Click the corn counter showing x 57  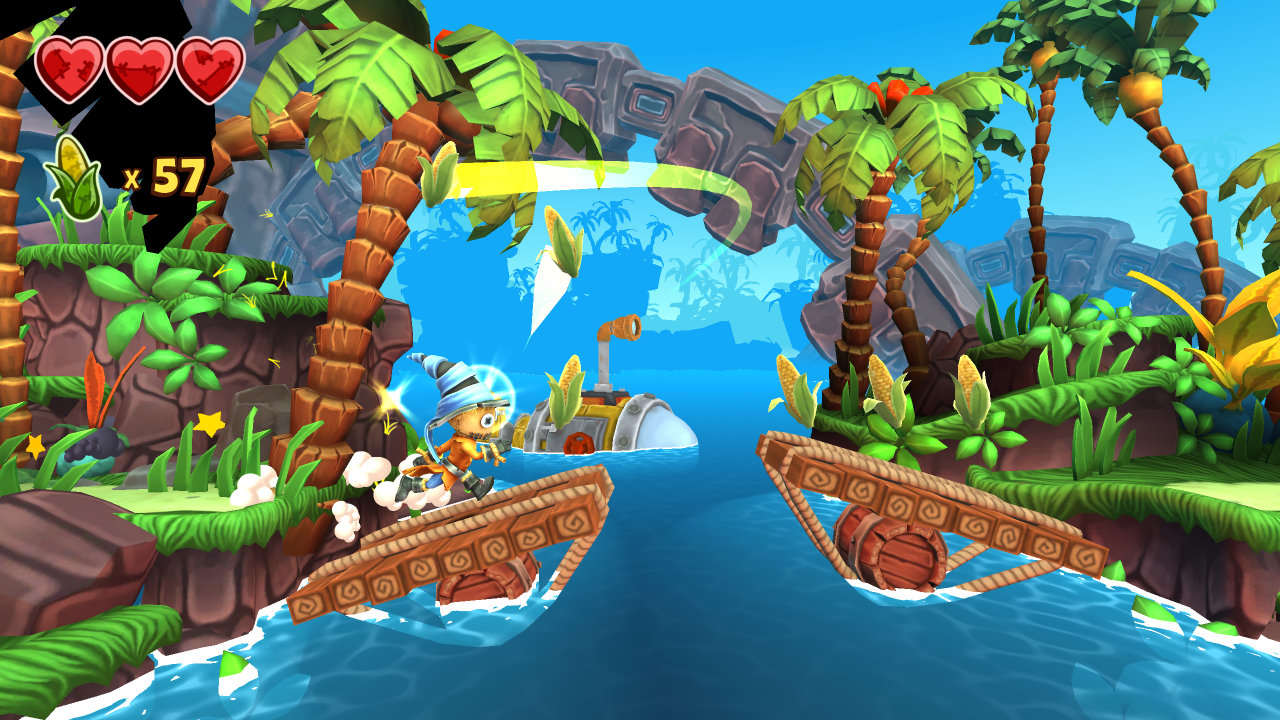click(x=165, y=177)
